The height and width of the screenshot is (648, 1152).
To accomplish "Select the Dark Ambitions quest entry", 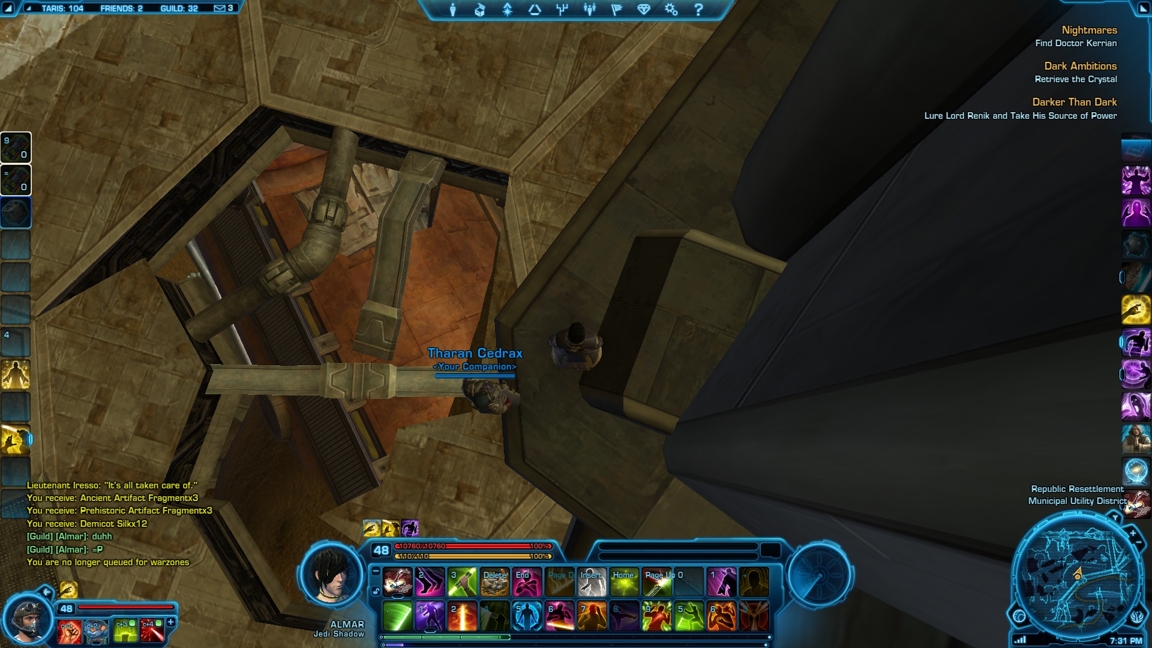I will click(x=1080, y=66).
